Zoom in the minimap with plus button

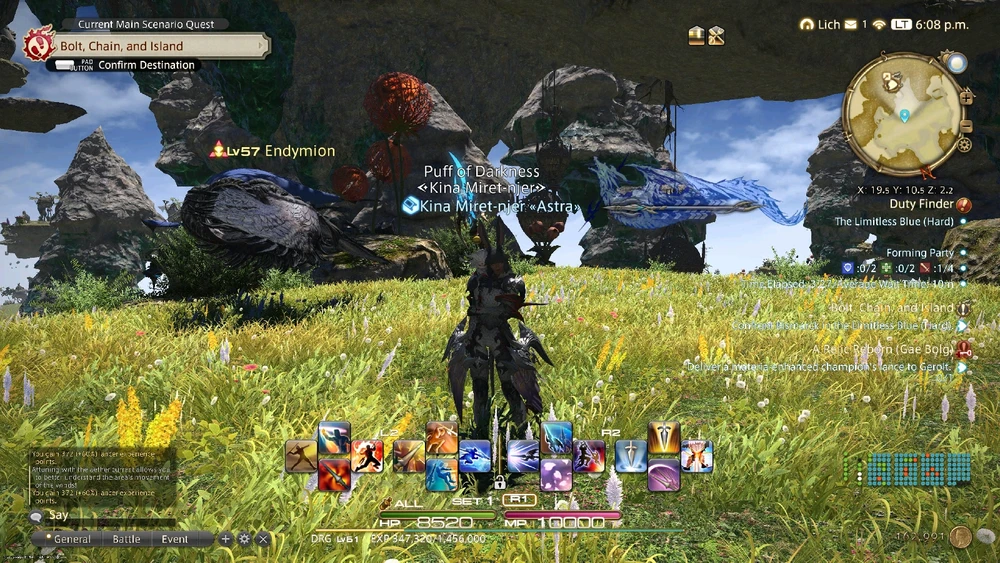(966, 97)
